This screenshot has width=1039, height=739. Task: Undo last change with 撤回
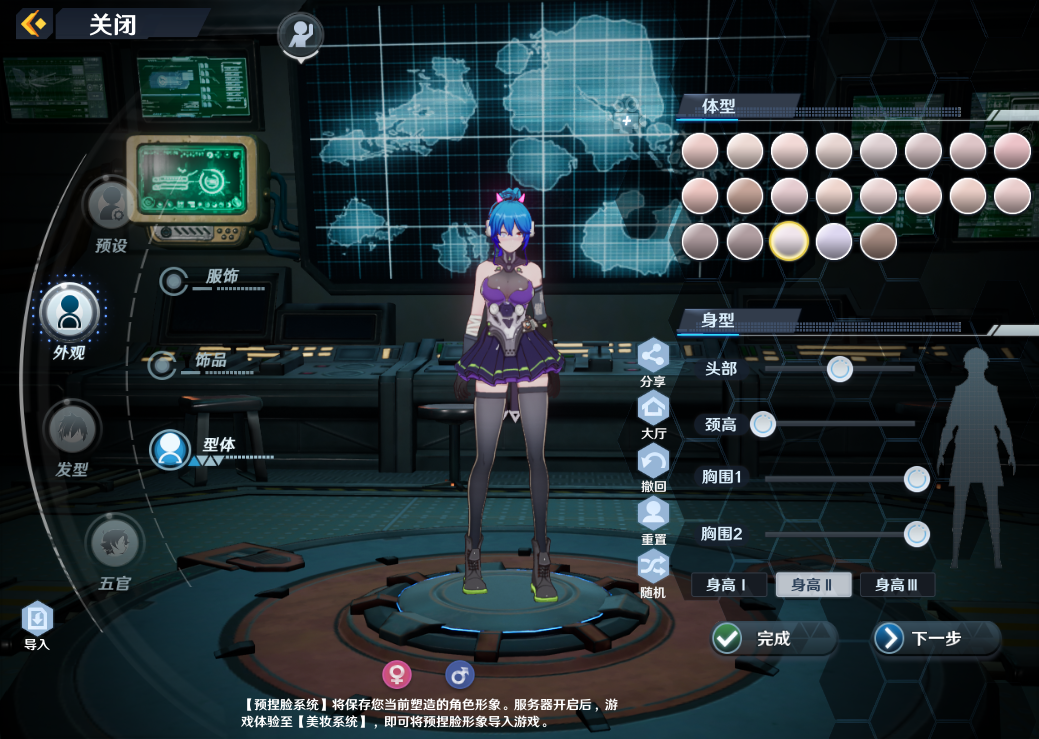(653, 462)
